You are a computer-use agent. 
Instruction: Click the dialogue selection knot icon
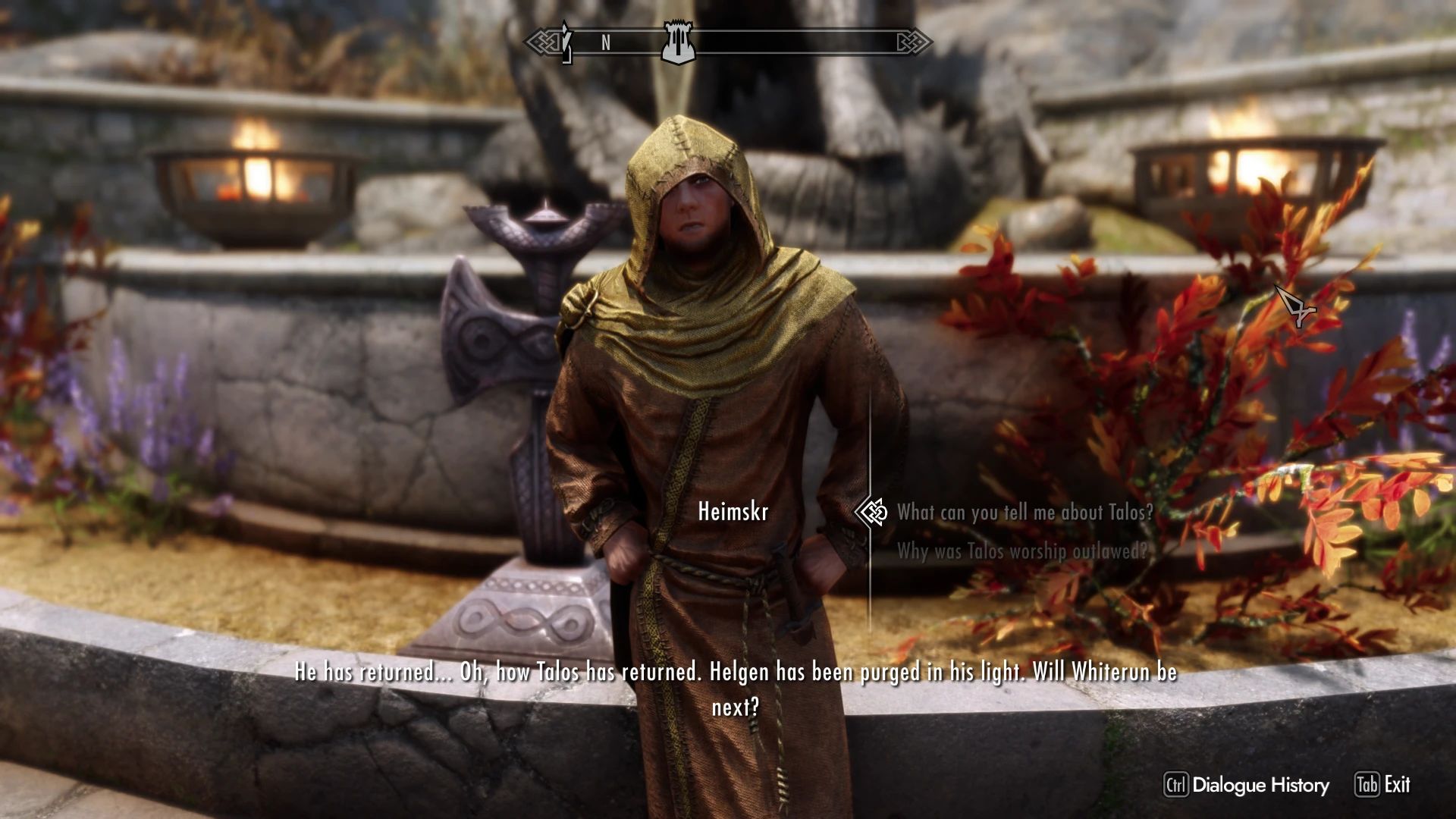click(874, 512)
